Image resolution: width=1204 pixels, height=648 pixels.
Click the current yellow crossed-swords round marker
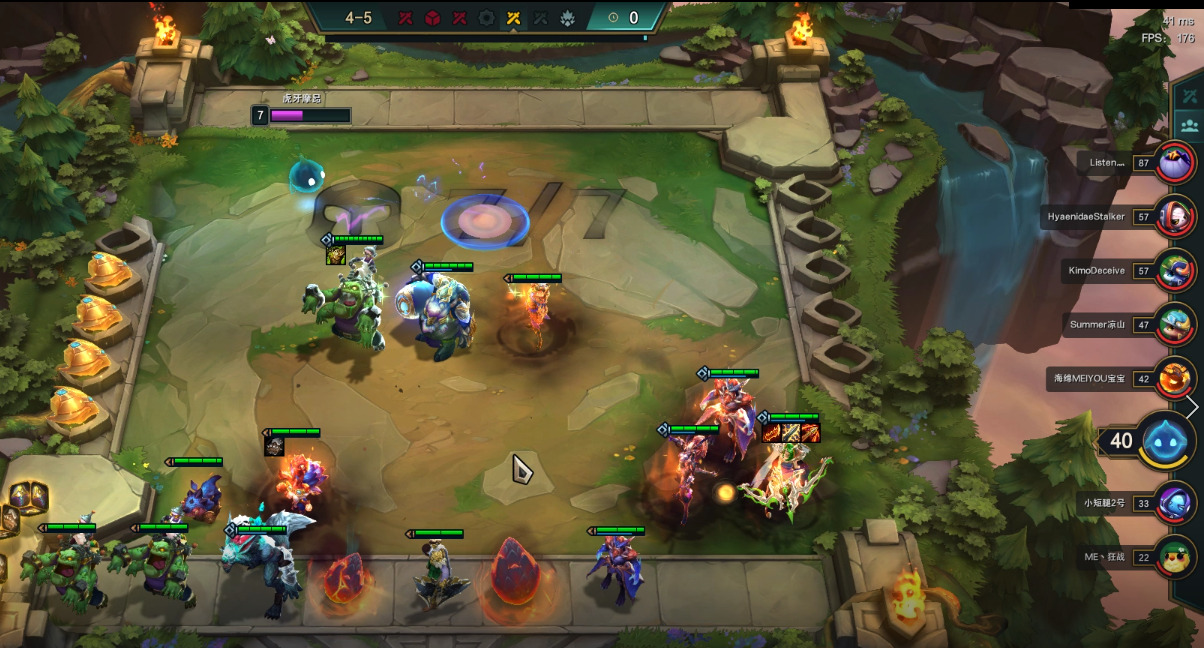coord(514,18)
